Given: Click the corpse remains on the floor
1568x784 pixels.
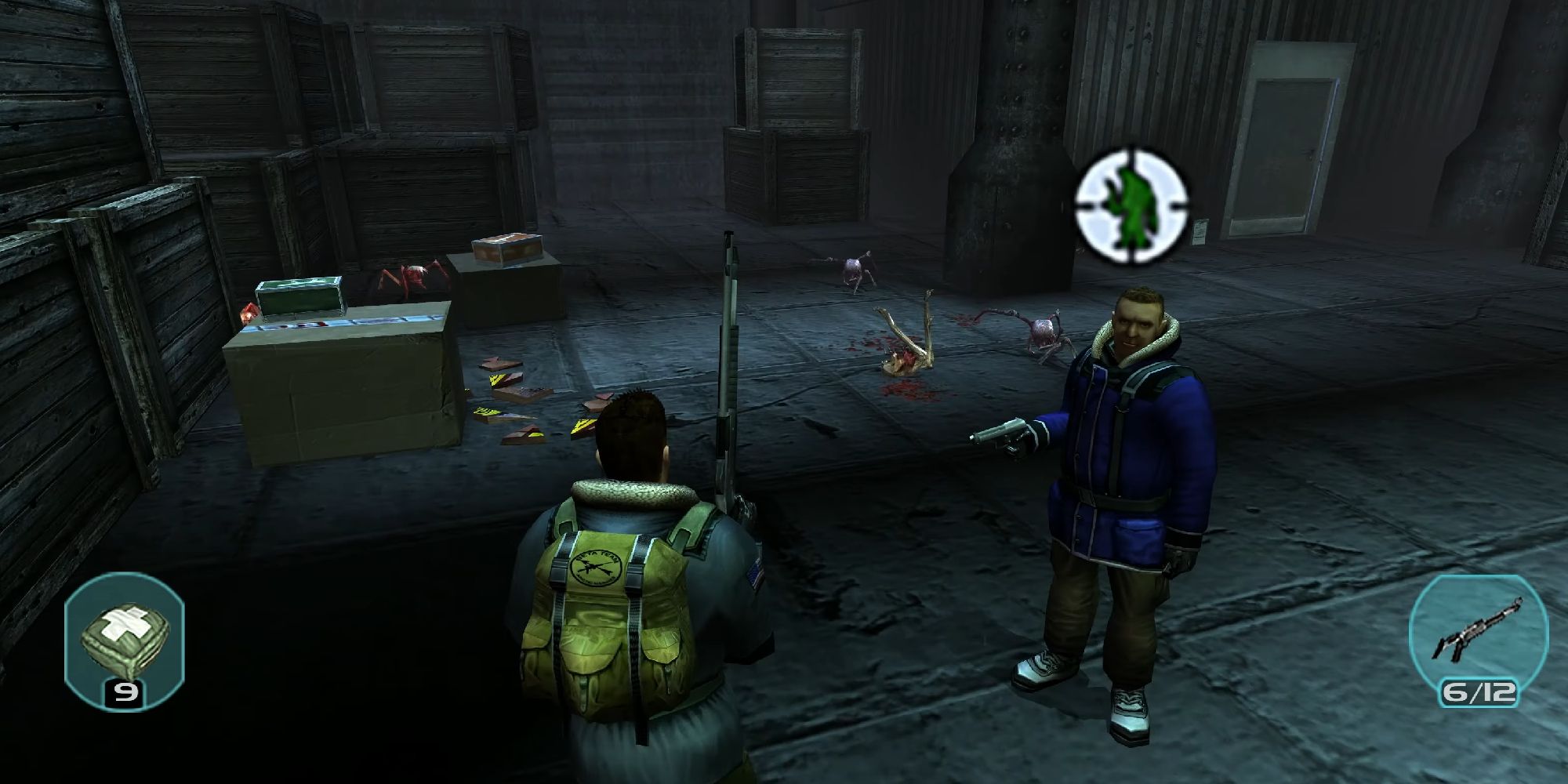Looking at the screenshot, I should coord(902,361).
